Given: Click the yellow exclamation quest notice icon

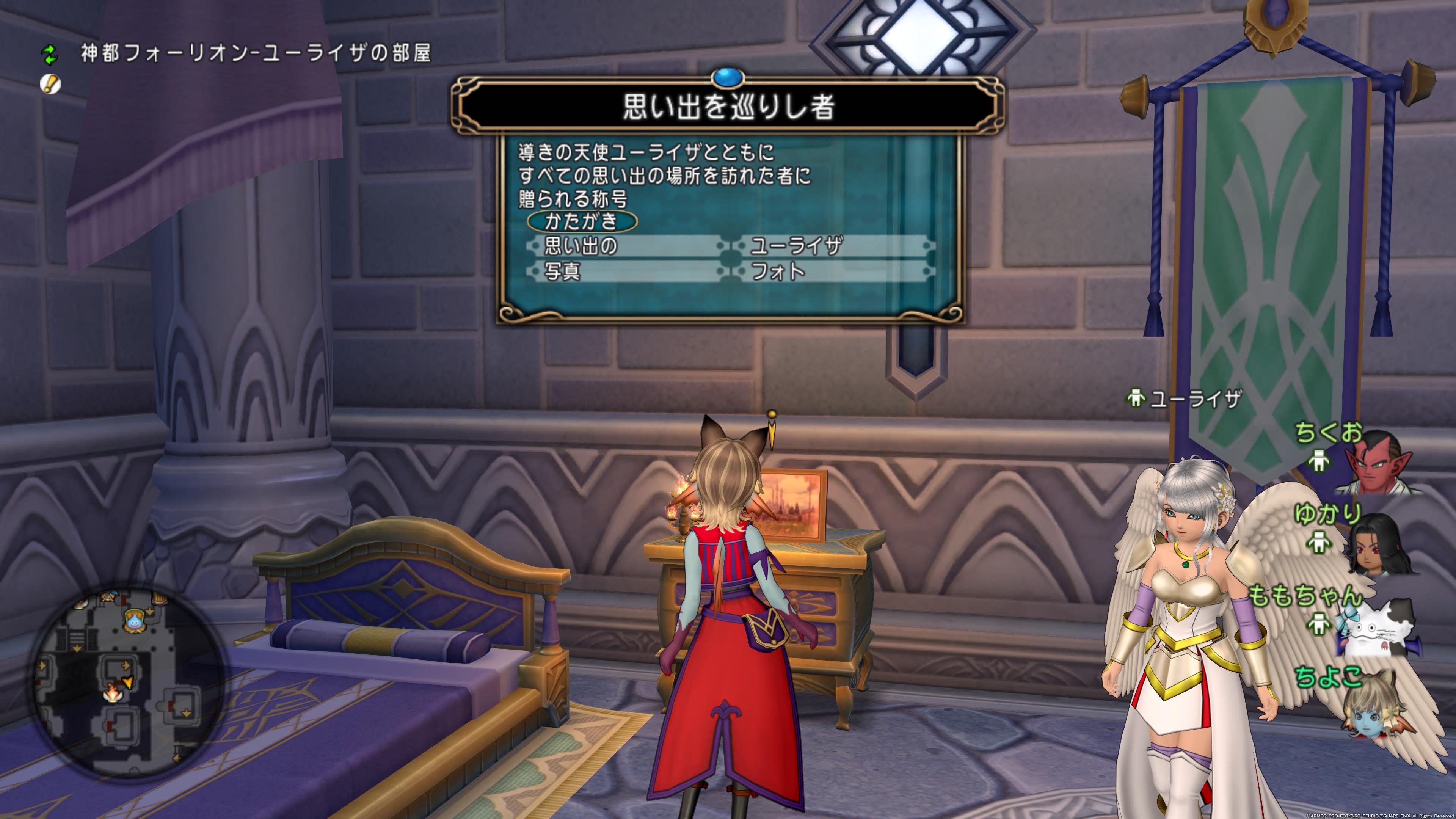Looking at the screenshot, I should click(x=50, y=84).
